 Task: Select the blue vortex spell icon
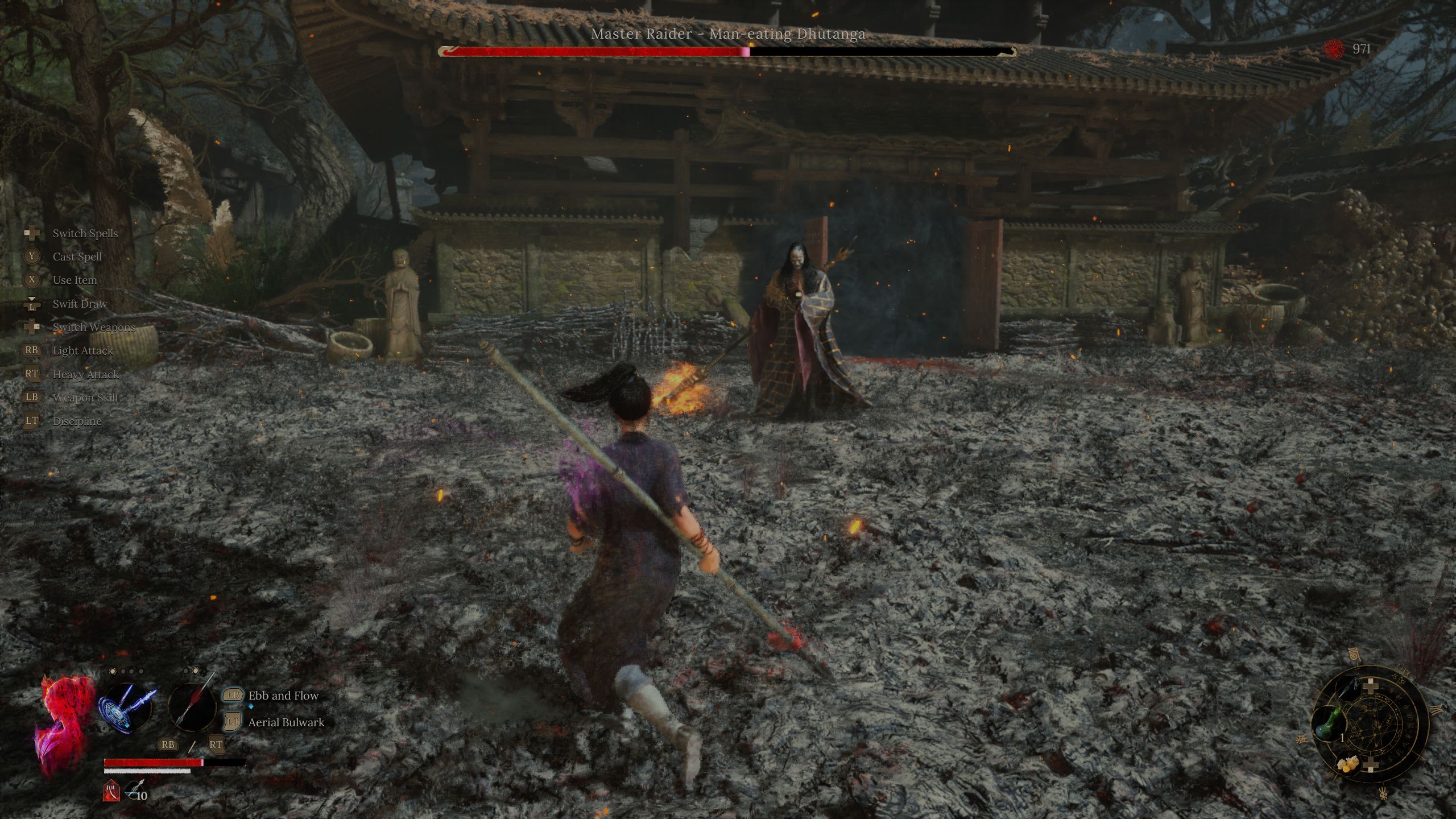click(x=126, y=706)
